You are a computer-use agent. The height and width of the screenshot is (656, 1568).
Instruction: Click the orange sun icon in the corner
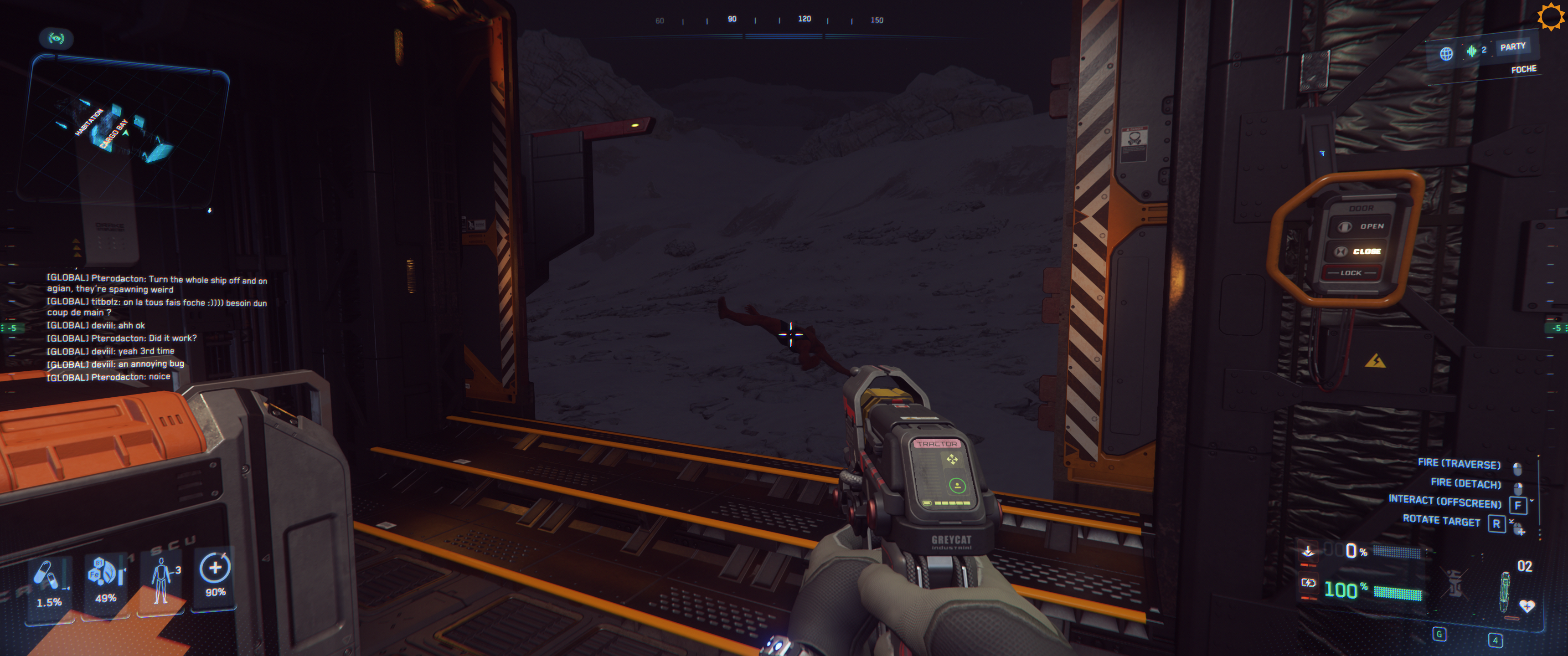[1550, 16]
